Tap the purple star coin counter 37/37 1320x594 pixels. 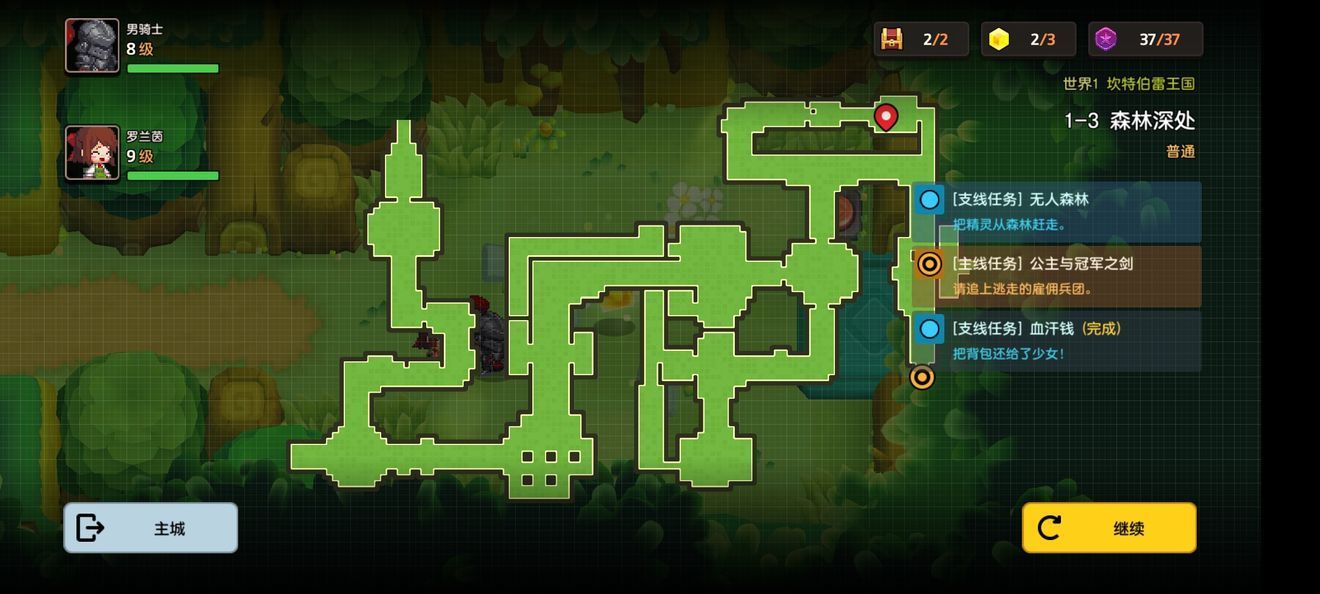(1145, 39)
